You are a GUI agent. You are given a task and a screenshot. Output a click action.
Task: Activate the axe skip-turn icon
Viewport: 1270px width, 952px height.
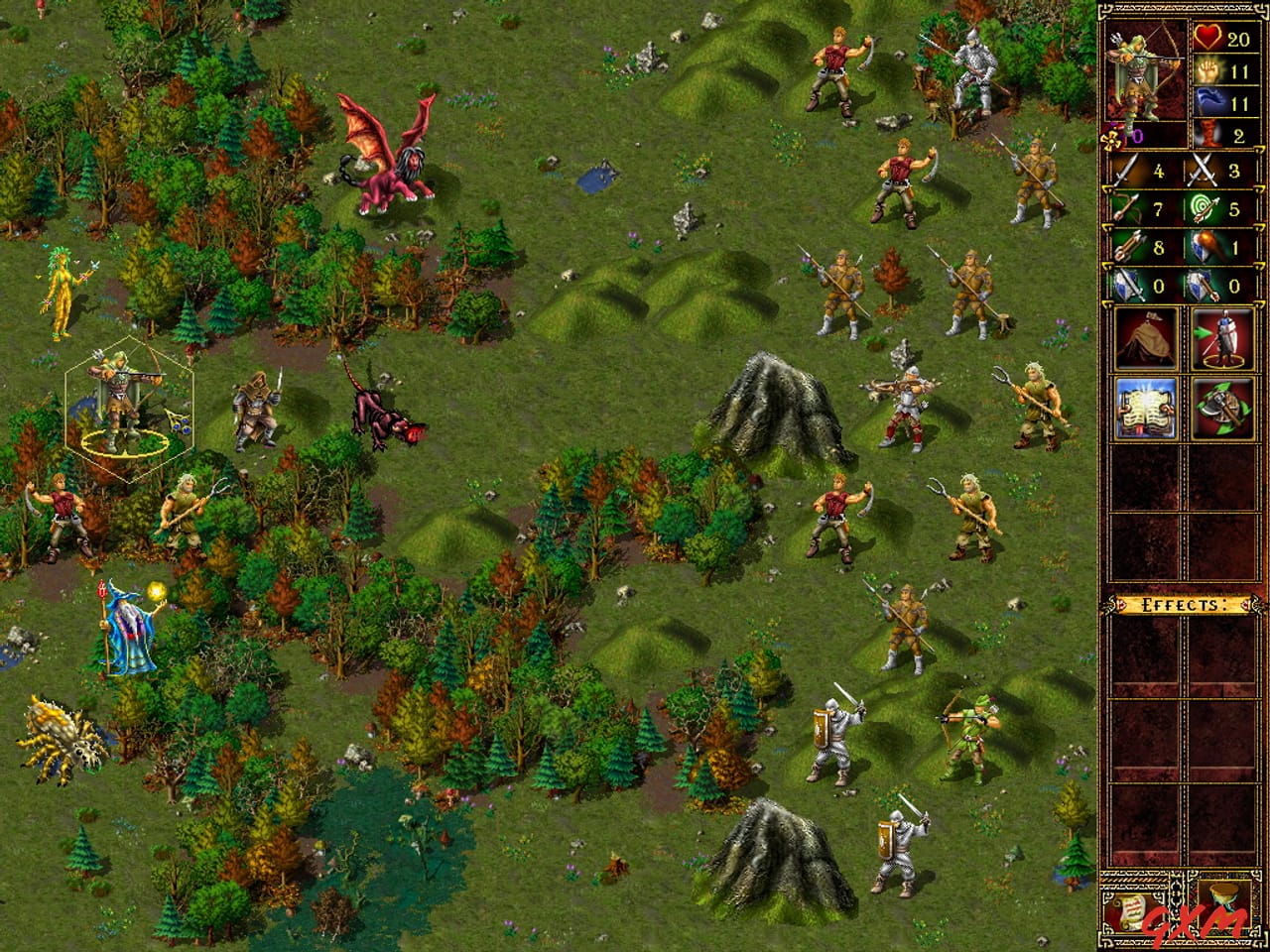pos(1226,410)
